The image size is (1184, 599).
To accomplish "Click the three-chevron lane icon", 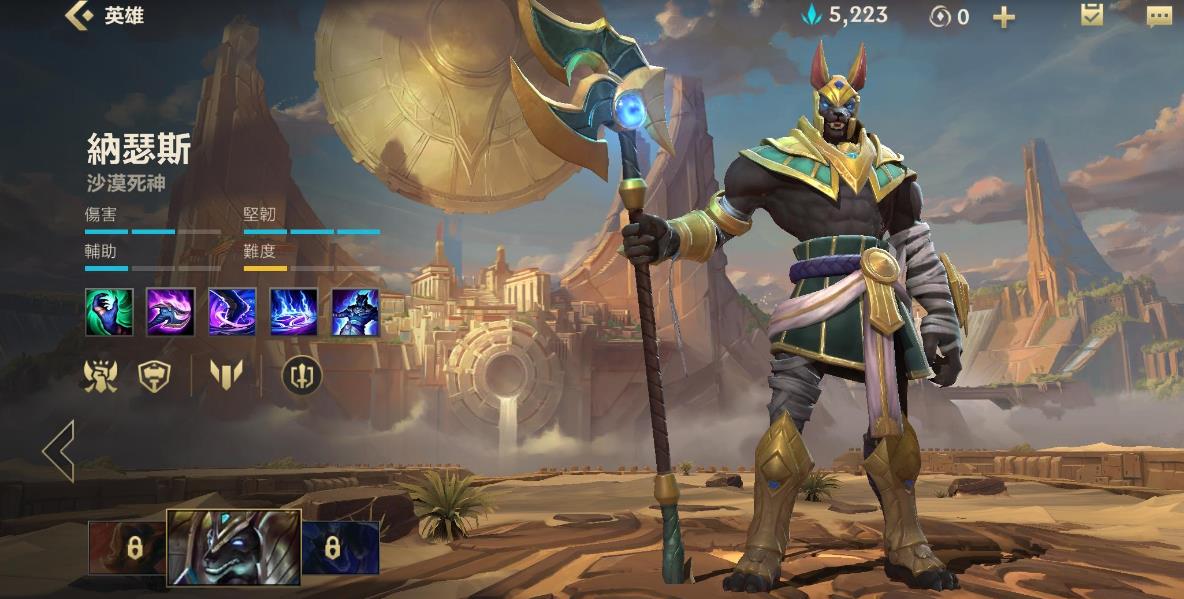I will point(227,375).
